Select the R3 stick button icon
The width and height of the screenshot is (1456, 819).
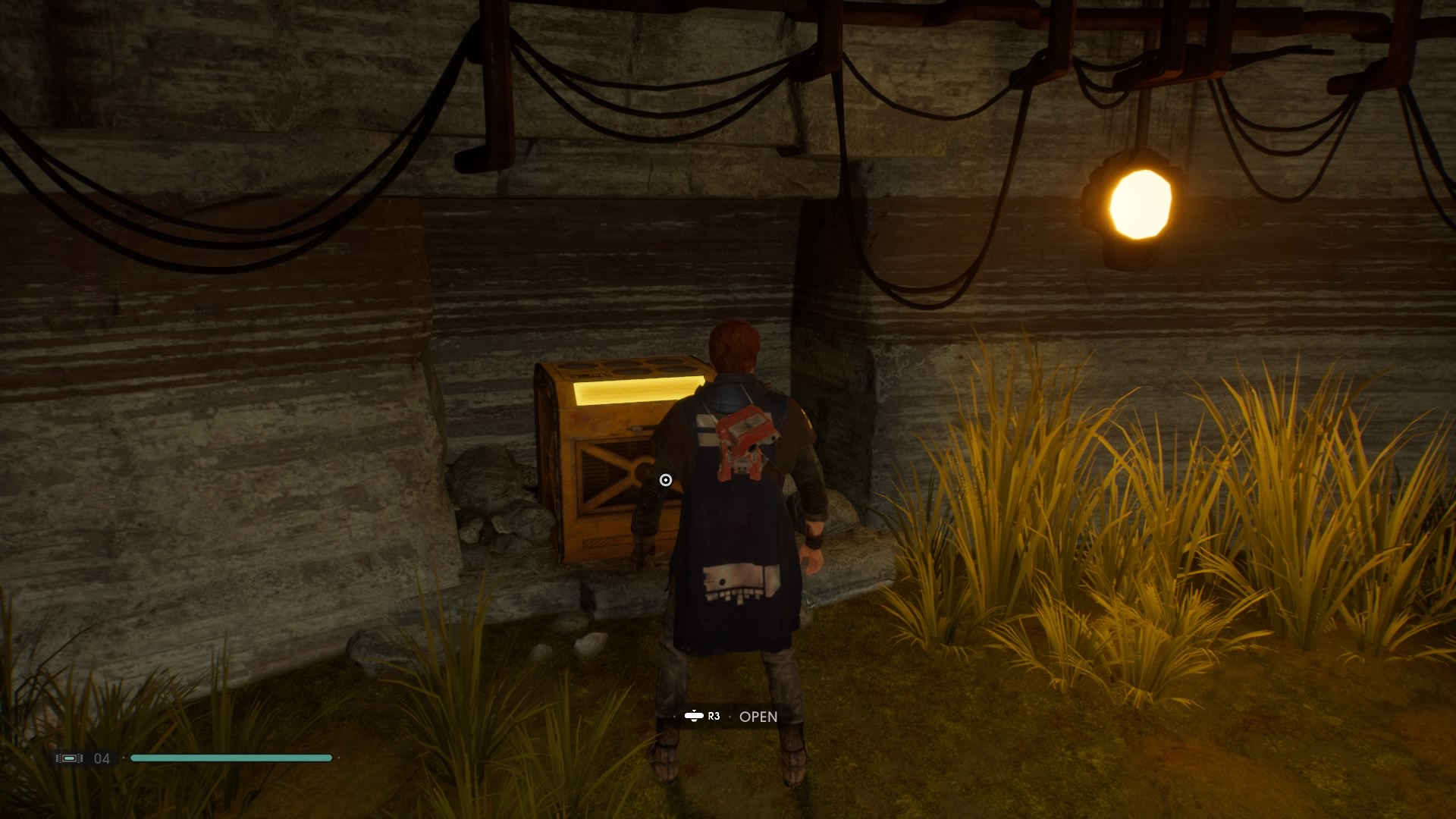(x=694, y=716)
